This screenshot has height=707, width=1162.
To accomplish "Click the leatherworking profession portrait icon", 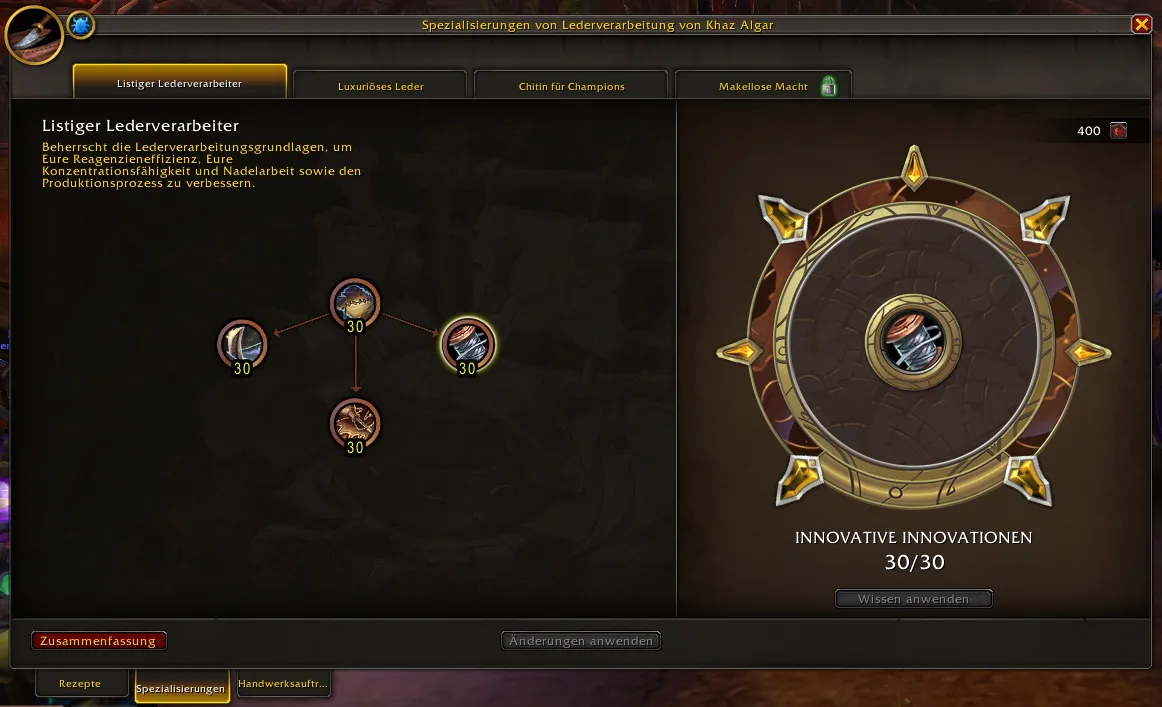I will (x=34, y=33).
